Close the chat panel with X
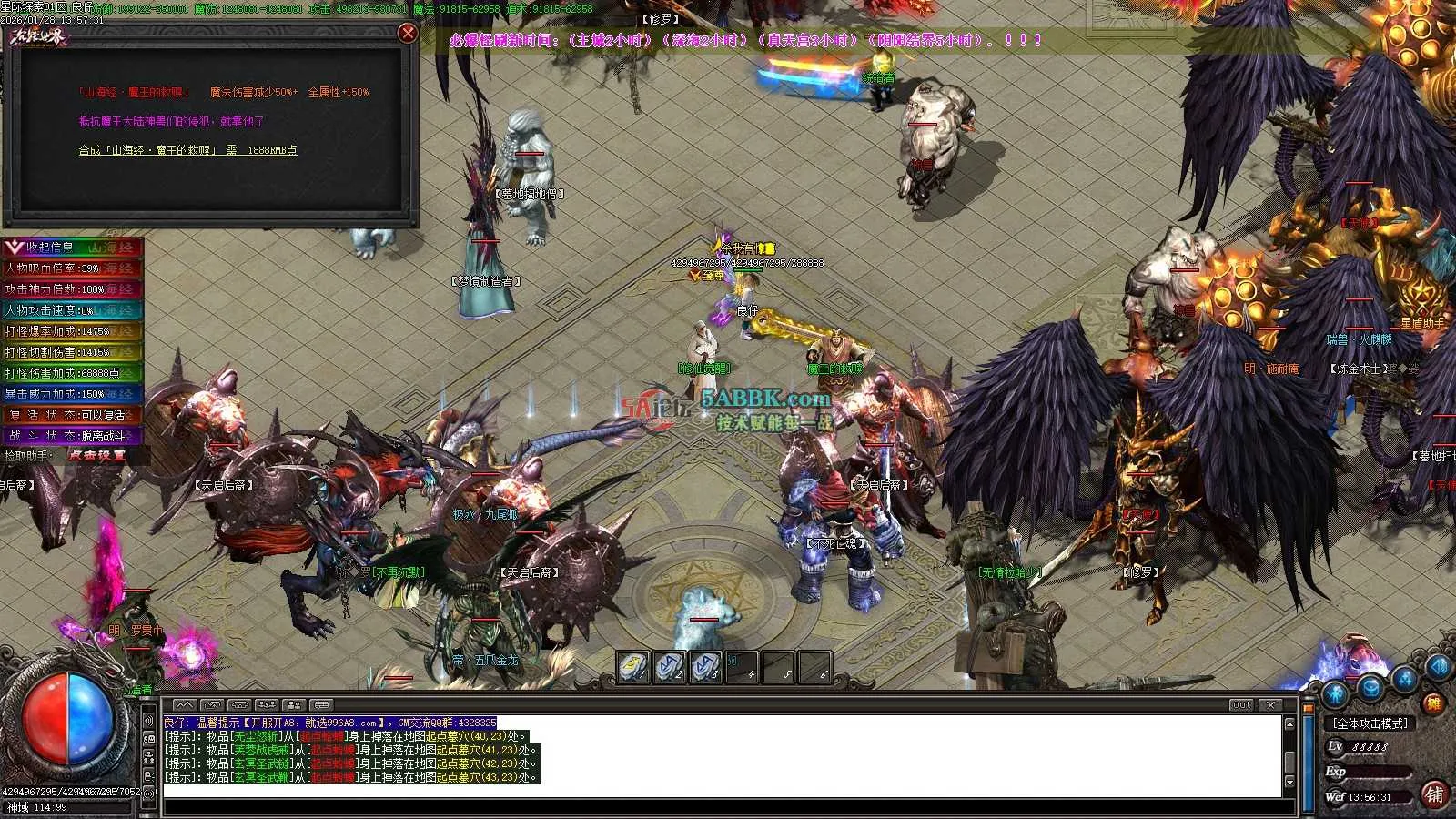Screen dimensions: 1456x819 (x=1271, y=704)
